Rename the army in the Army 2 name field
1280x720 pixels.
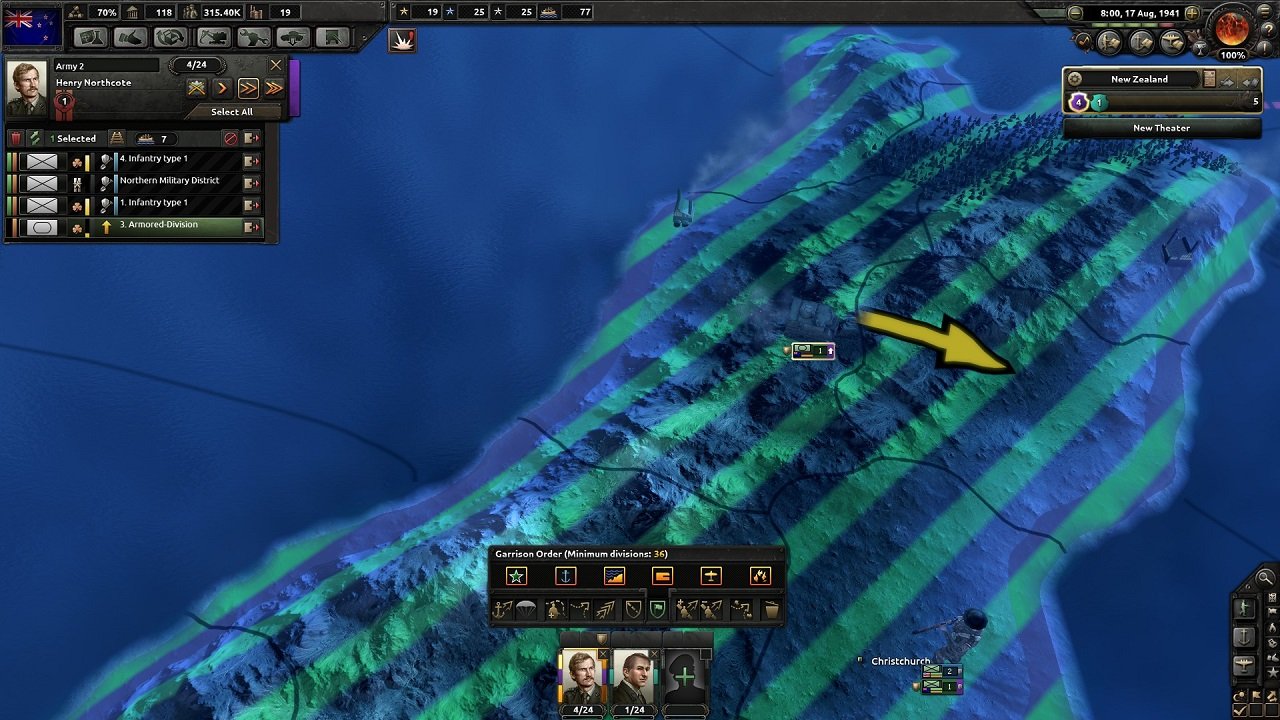pos(107,65)
